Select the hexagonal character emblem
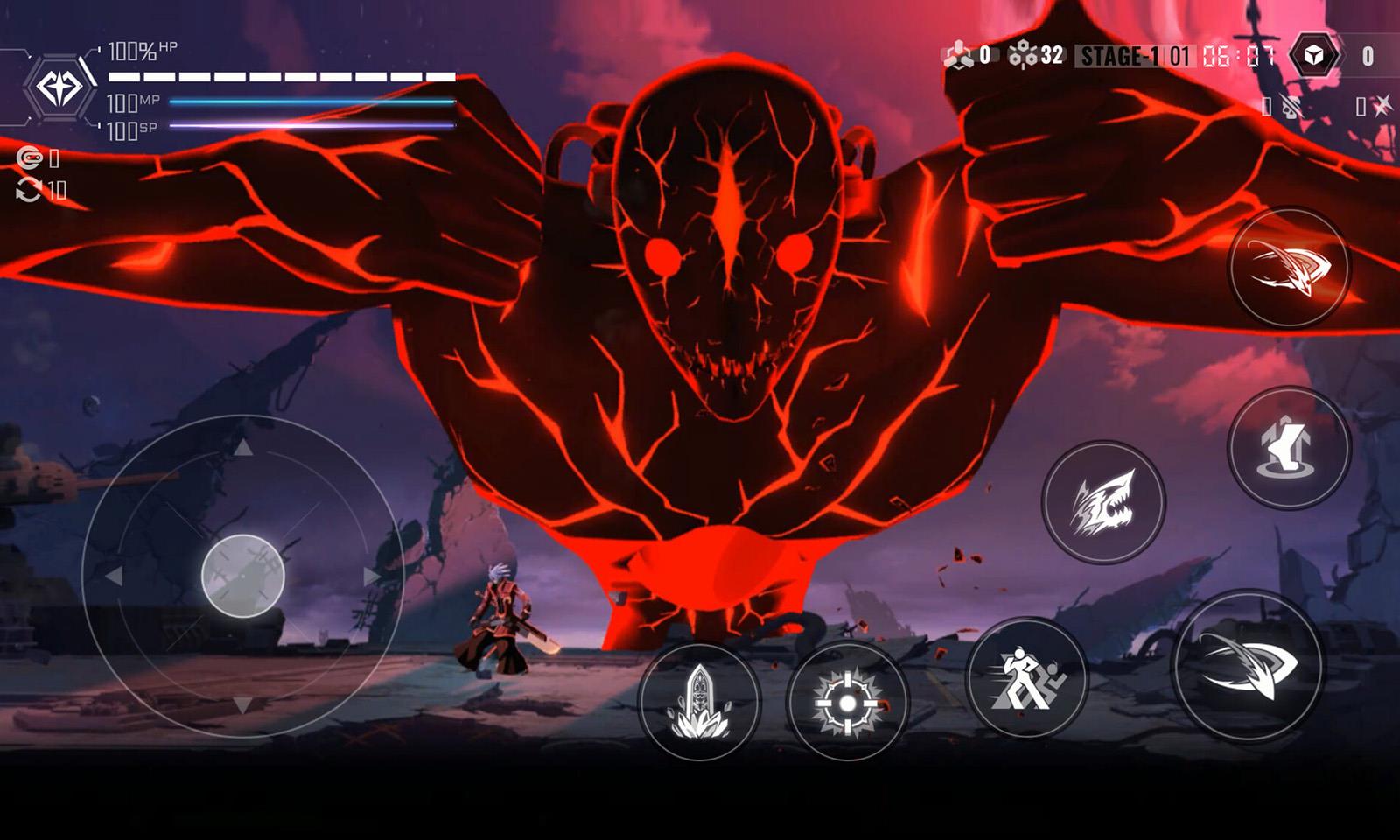 click(x=59, y=87)
